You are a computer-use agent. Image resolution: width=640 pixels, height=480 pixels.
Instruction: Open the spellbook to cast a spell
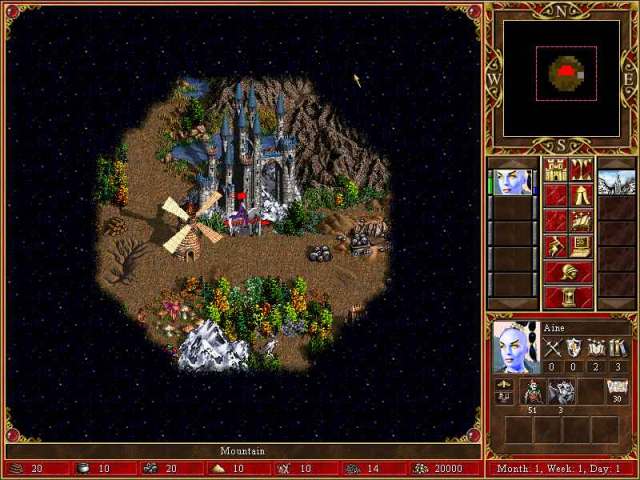click(x=580, y=220)
